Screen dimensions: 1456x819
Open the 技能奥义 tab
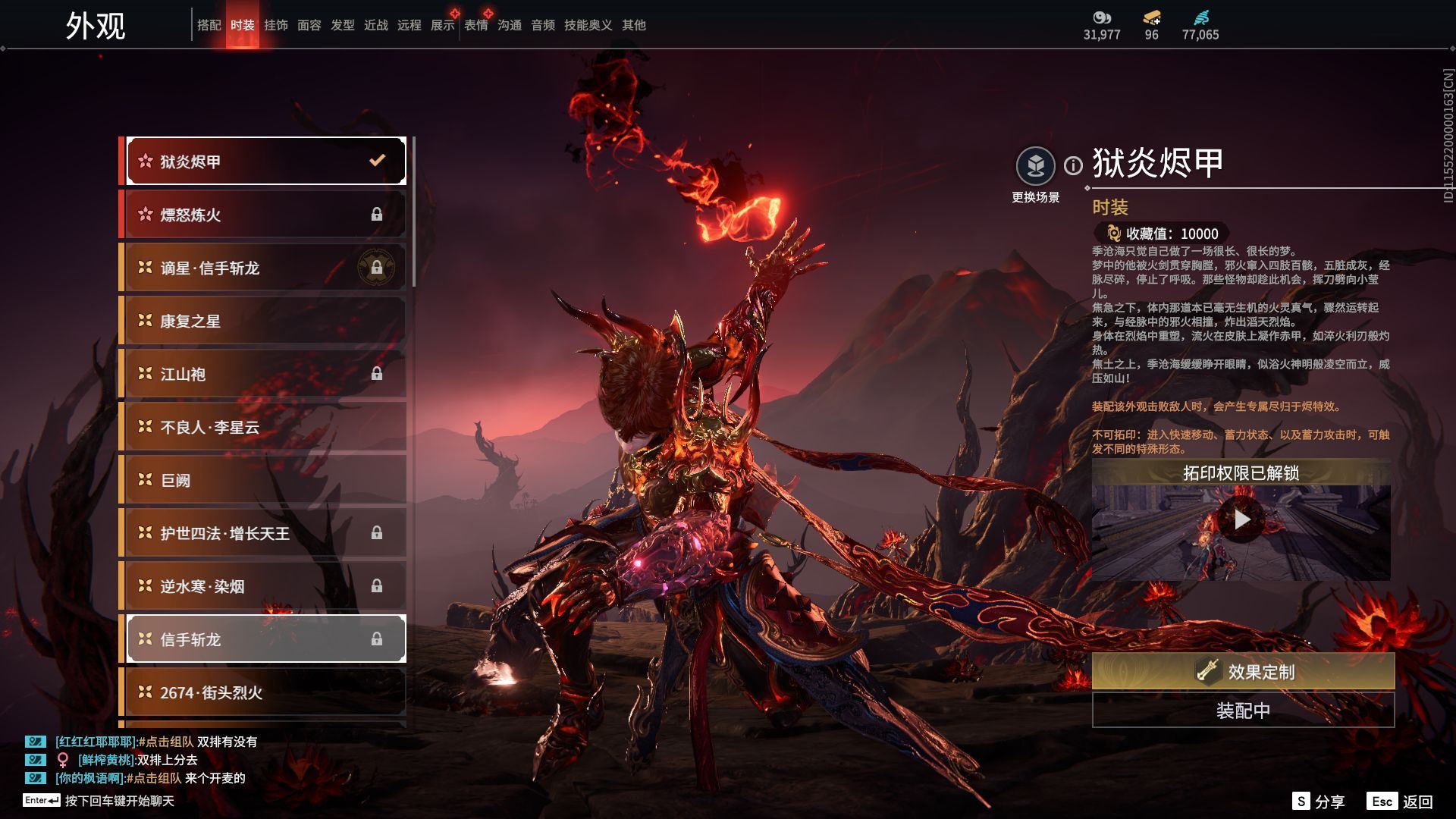coord(588,25)
